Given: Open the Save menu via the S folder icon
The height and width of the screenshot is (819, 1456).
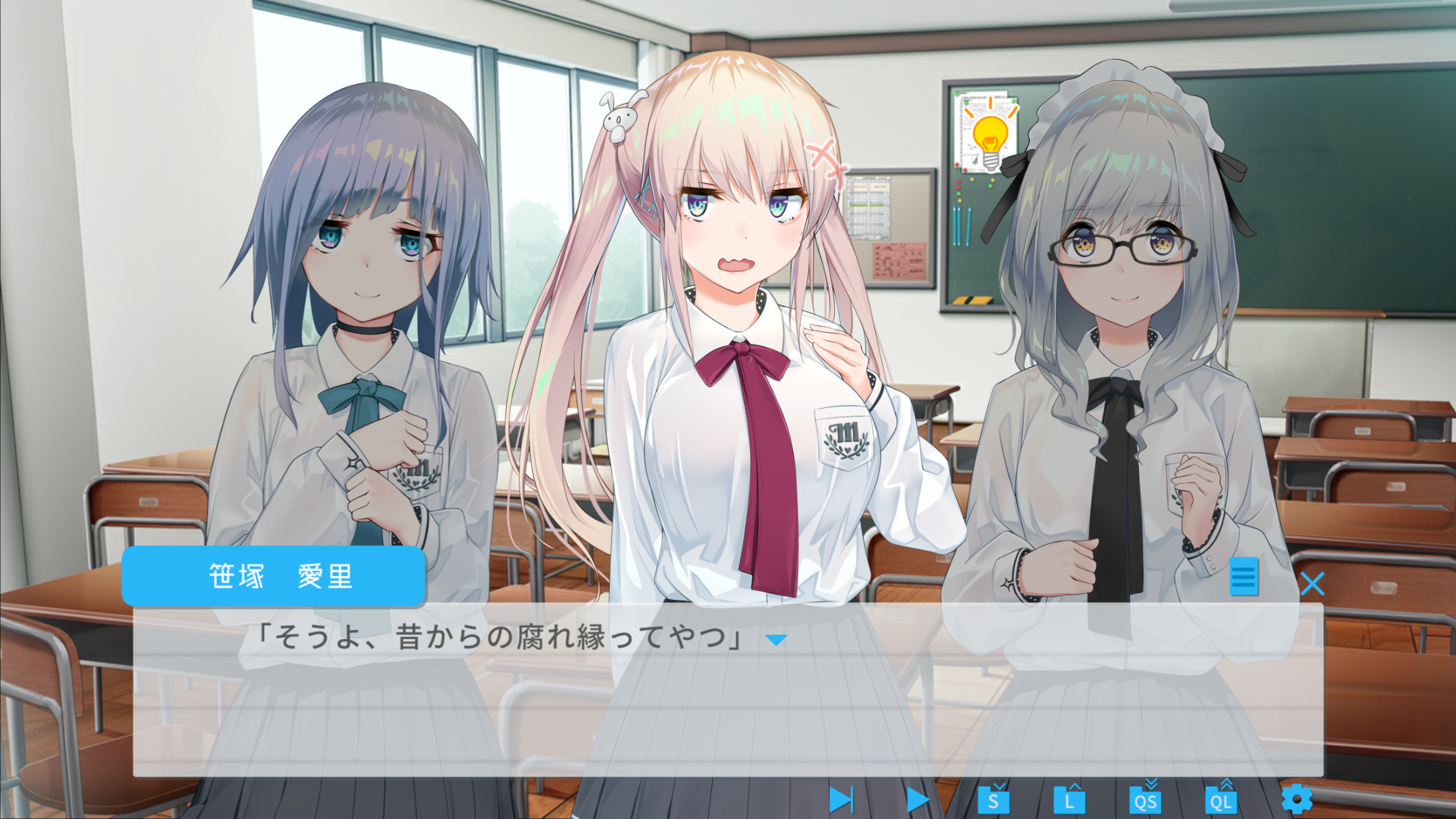Looking at the screenshot, I should 994,799.
